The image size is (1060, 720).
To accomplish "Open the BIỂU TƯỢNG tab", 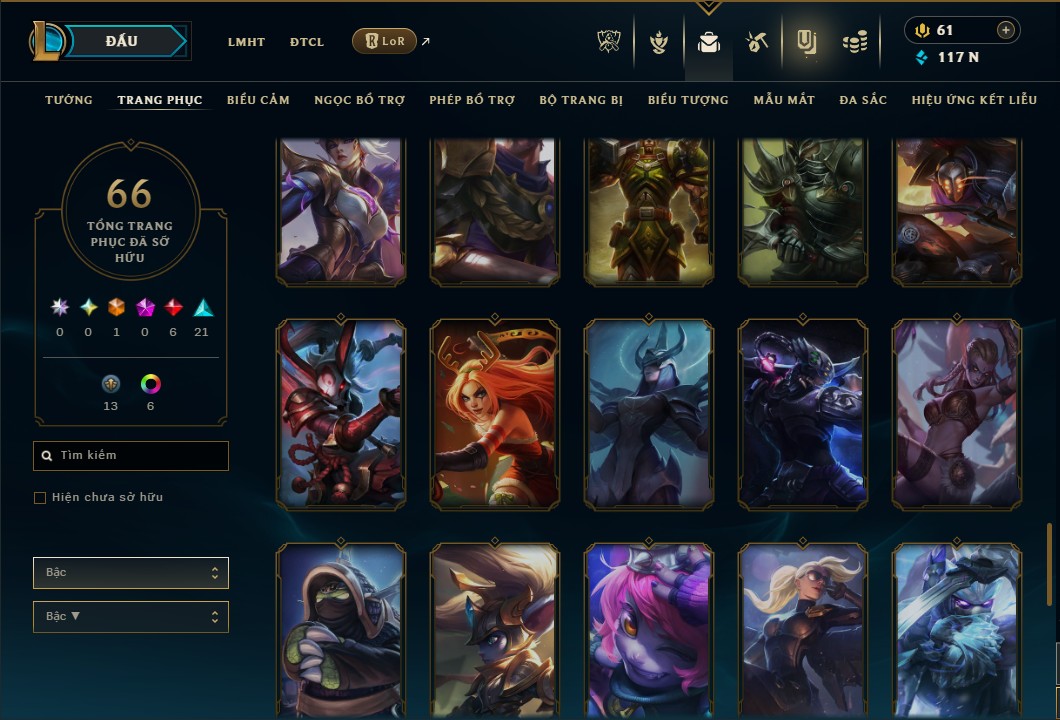I will (688, 100).
